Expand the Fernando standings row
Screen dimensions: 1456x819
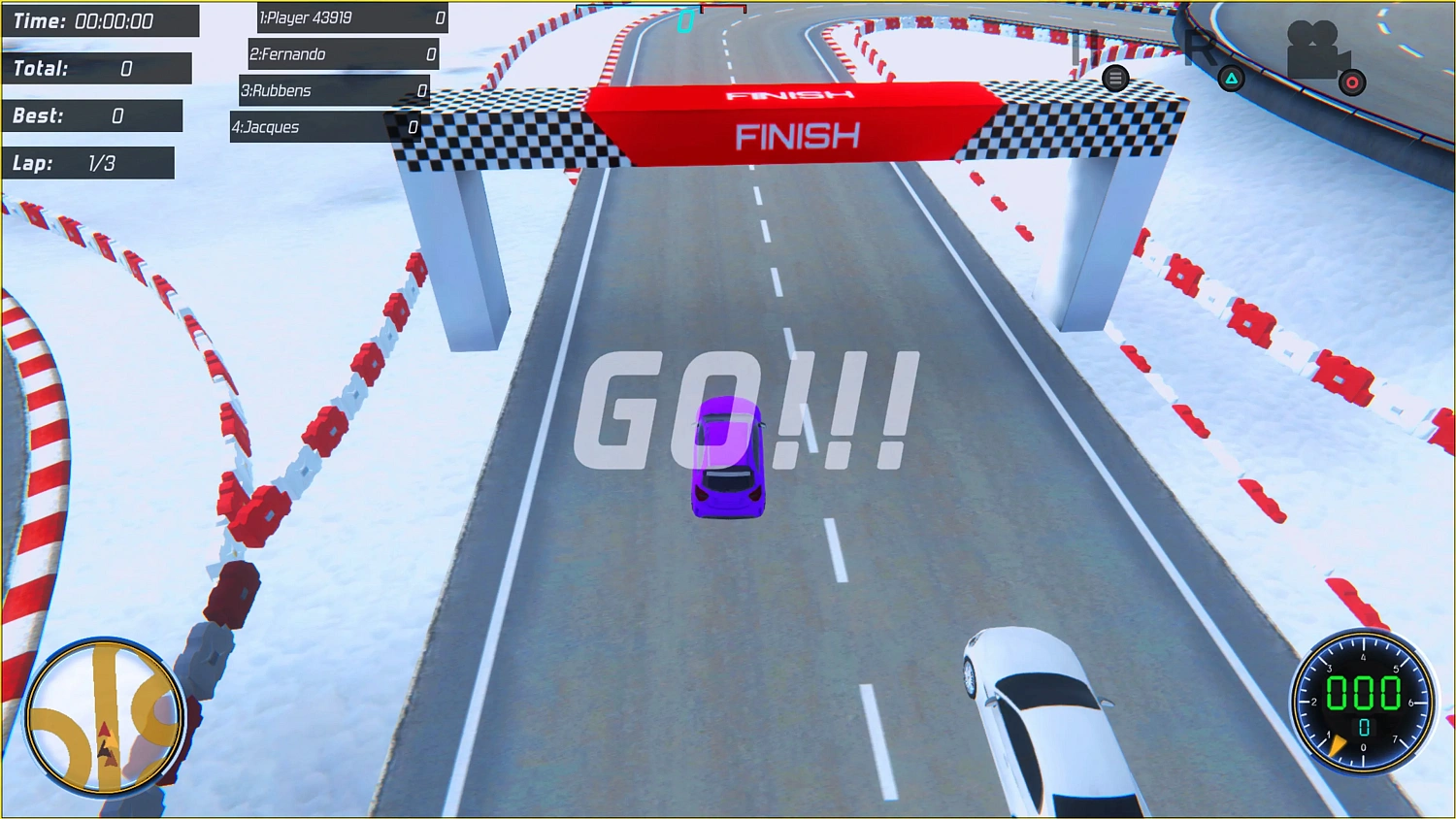(x=342, y=54)
